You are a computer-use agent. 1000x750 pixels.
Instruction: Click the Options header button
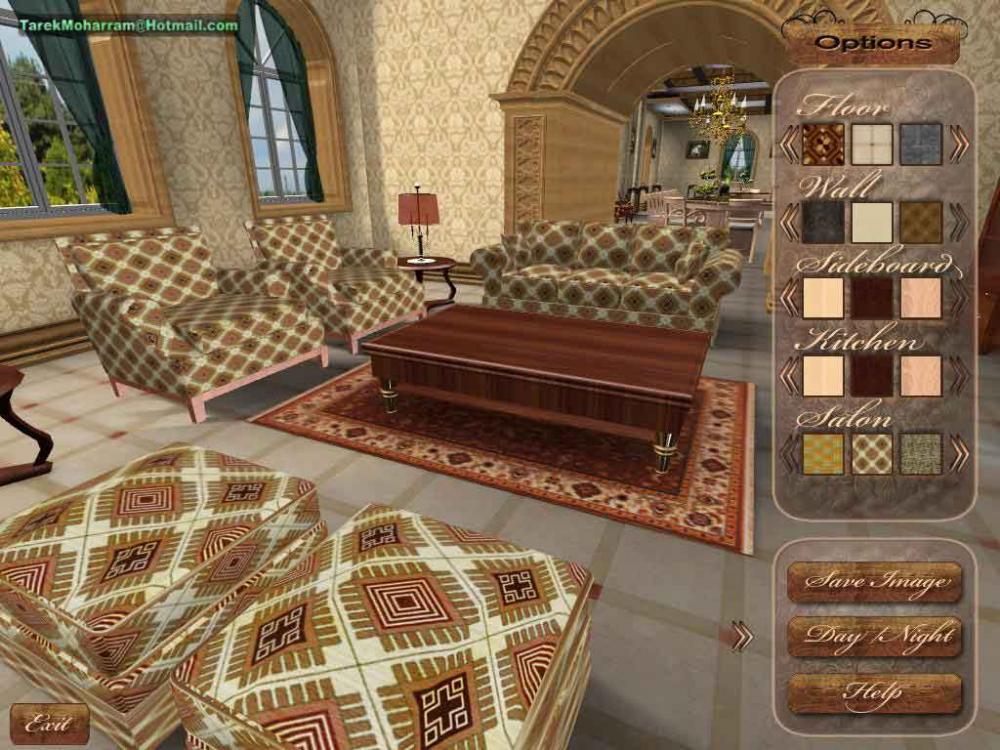[x=872, y=43]
